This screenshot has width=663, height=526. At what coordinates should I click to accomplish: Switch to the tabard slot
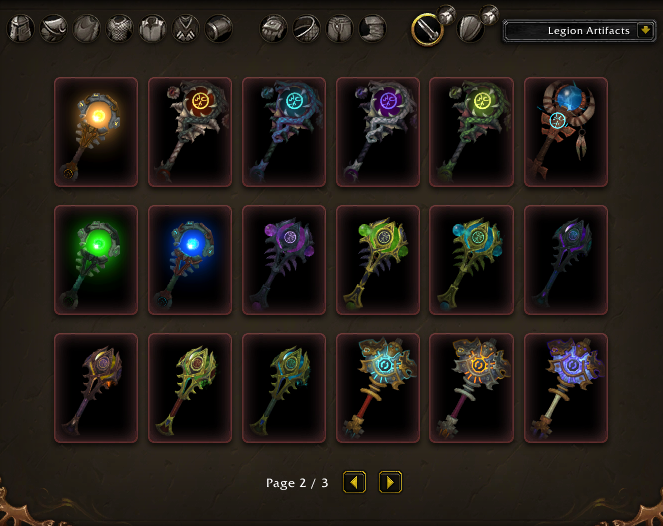pos(186,29)
